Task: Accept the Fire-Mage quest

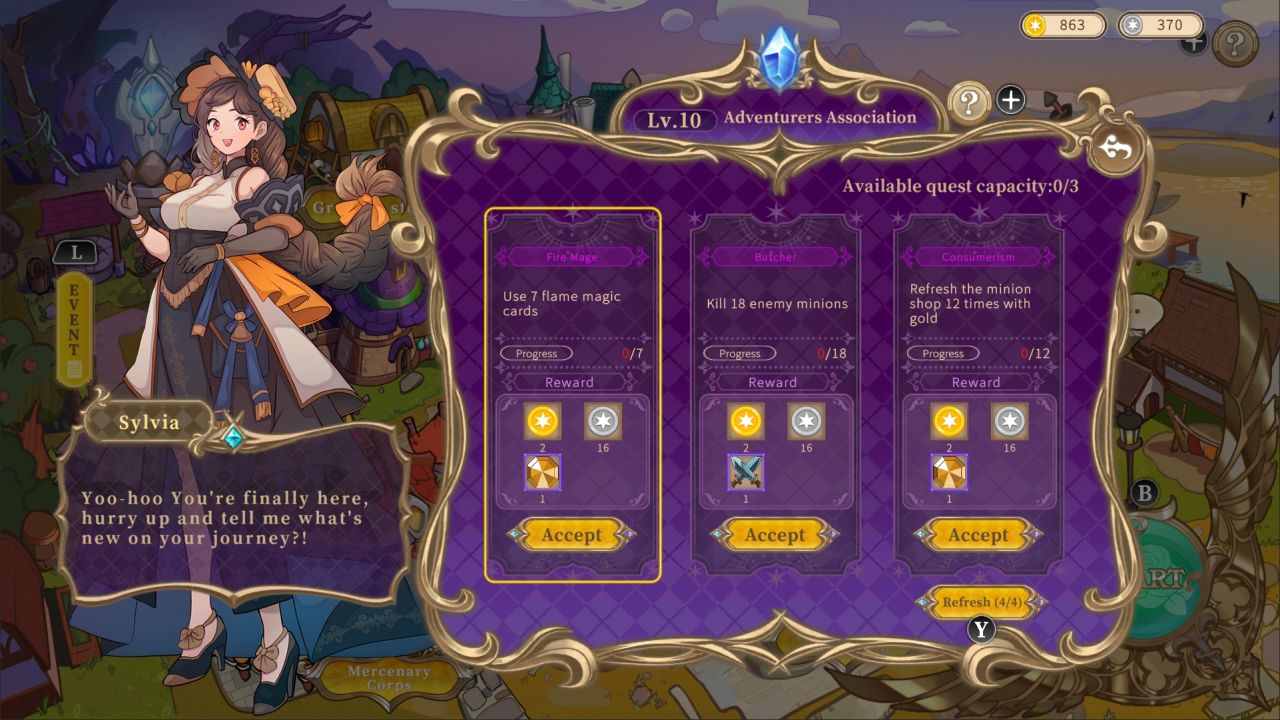Action: coord(570,535)
